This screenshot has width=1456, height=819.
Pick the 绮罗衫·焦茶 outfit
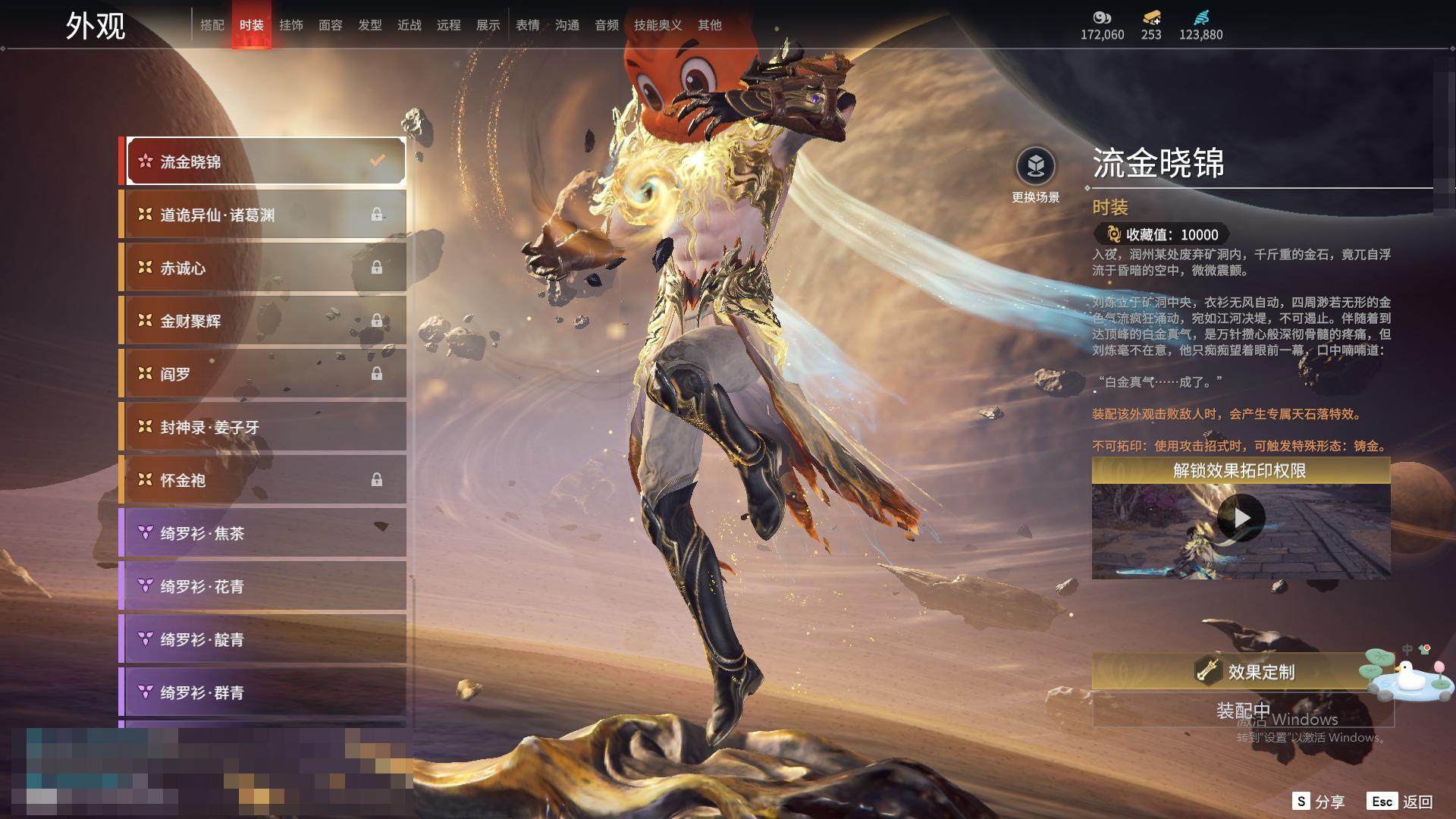[x=262, y=533]
